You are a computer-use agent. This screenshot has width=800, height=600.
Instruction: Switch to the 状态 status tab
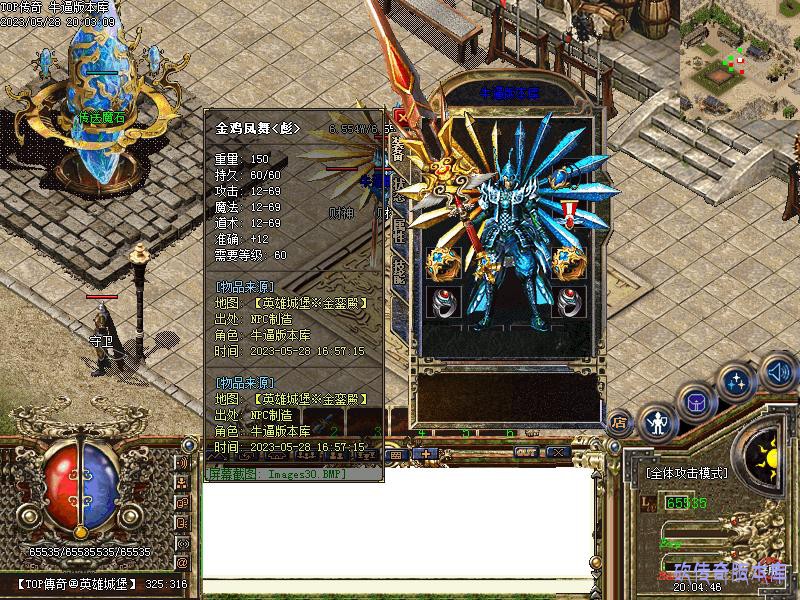pyautogui.click(x=399, y=190)
